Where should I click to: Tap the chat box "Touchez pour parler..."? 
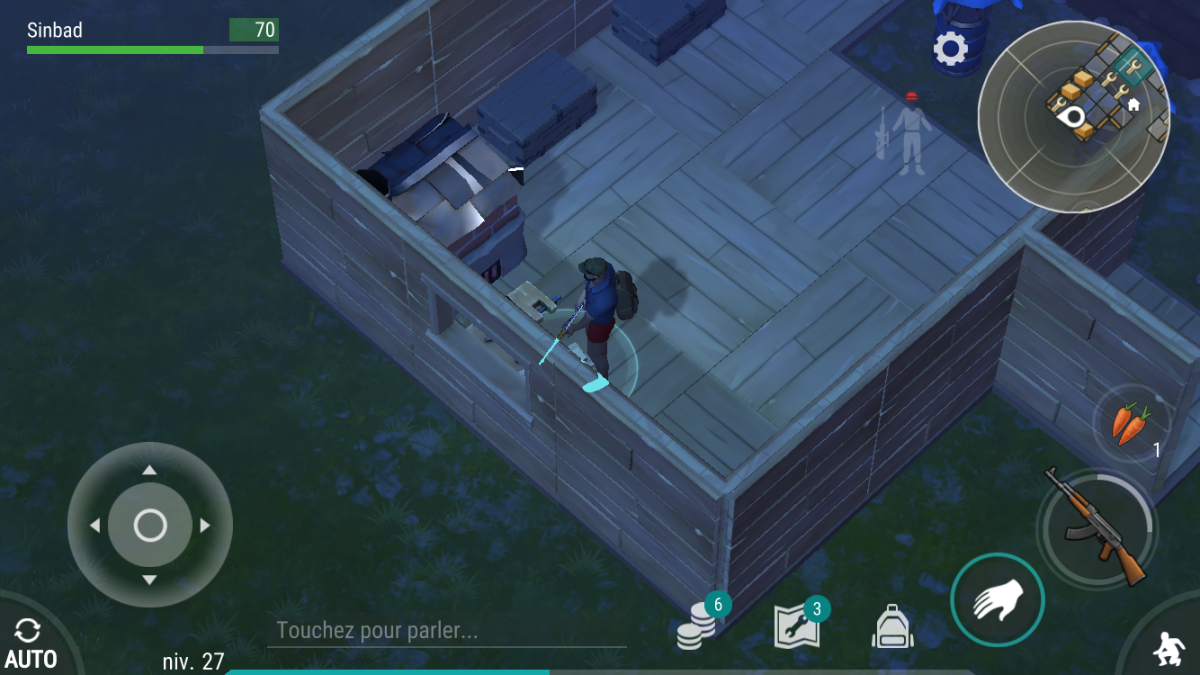click(446, 631)
